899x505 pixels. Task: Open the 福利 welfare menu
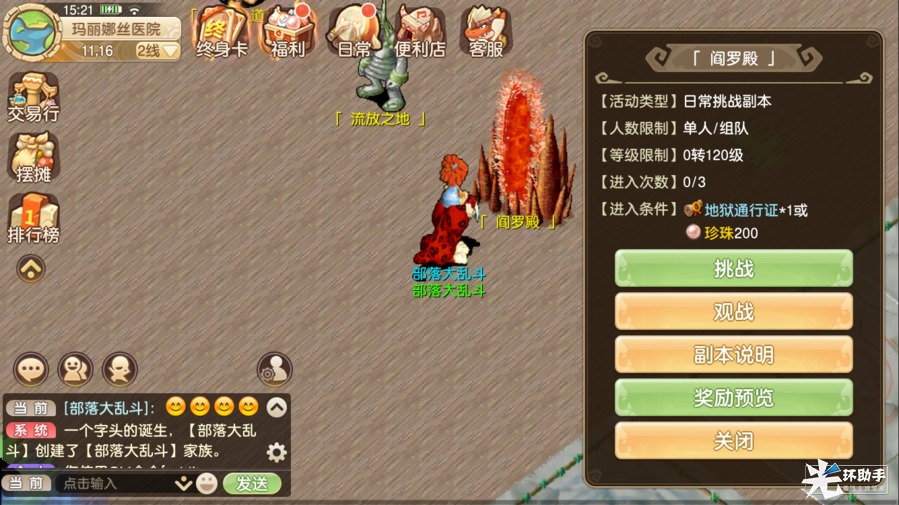[288, 30]
